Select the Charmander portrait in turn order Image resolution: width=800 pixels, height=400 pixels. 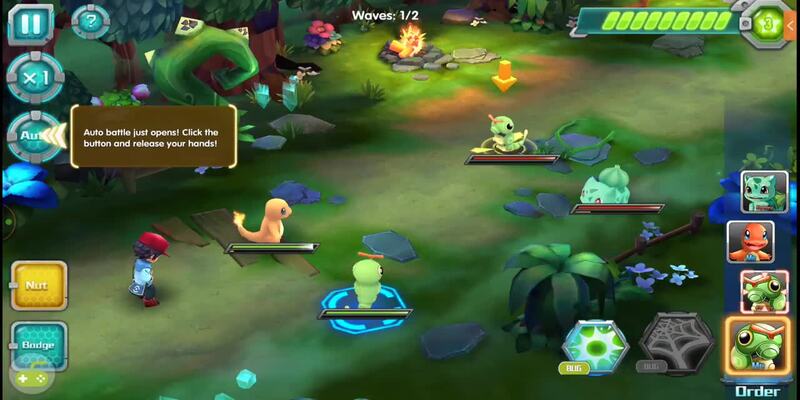pyautogui.click(x=764, y=241)
